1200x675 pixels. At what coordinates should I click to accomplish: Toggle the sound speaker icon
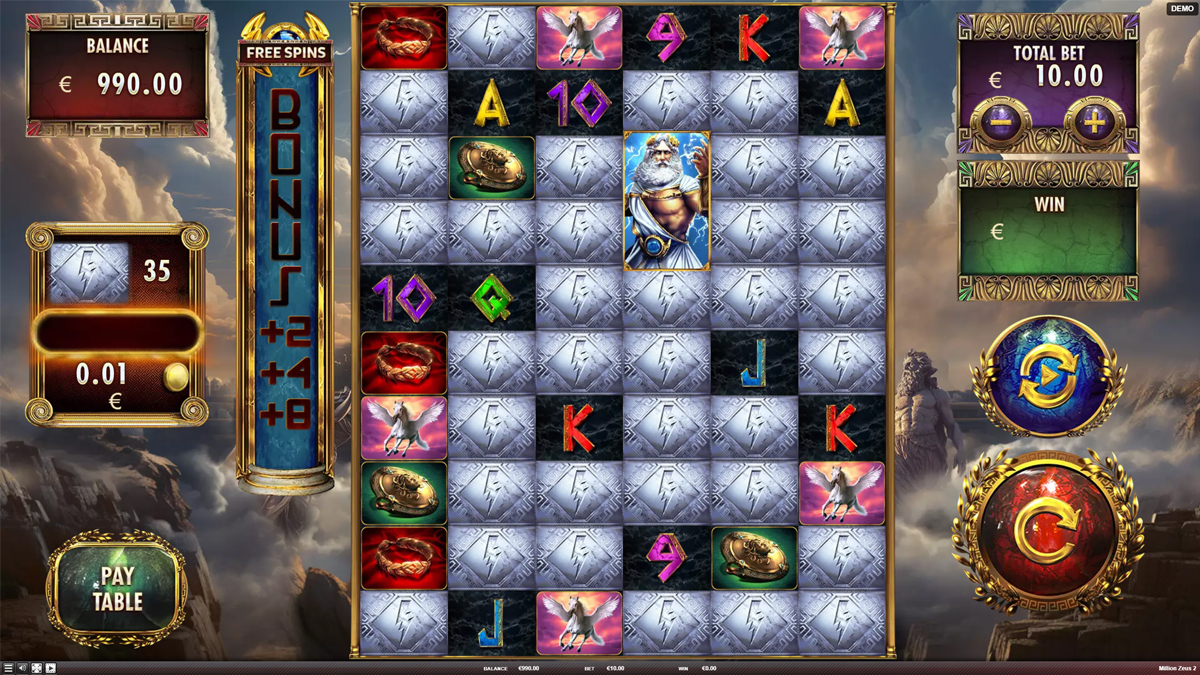22,668
